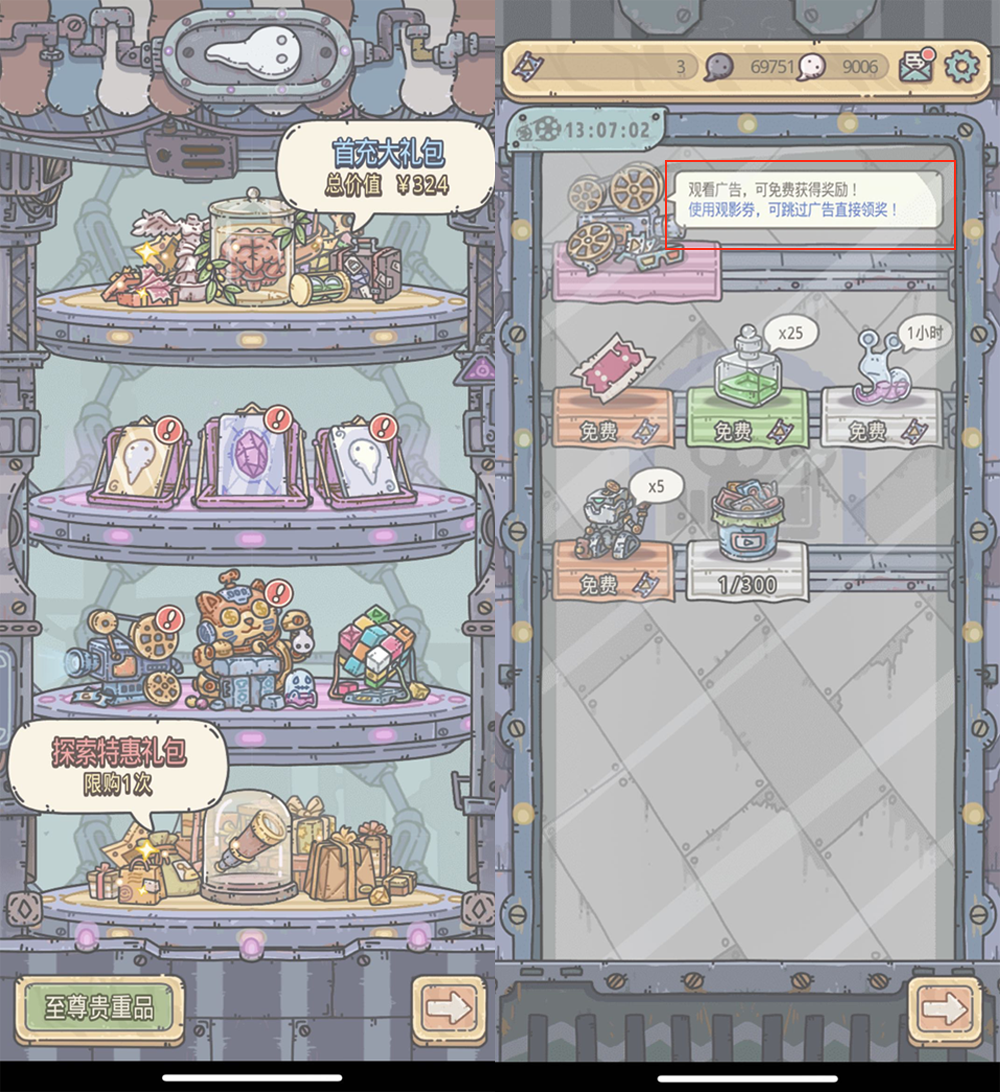Select the purple gem card
Viewport: 1000px width, 1092px height.
243,459
